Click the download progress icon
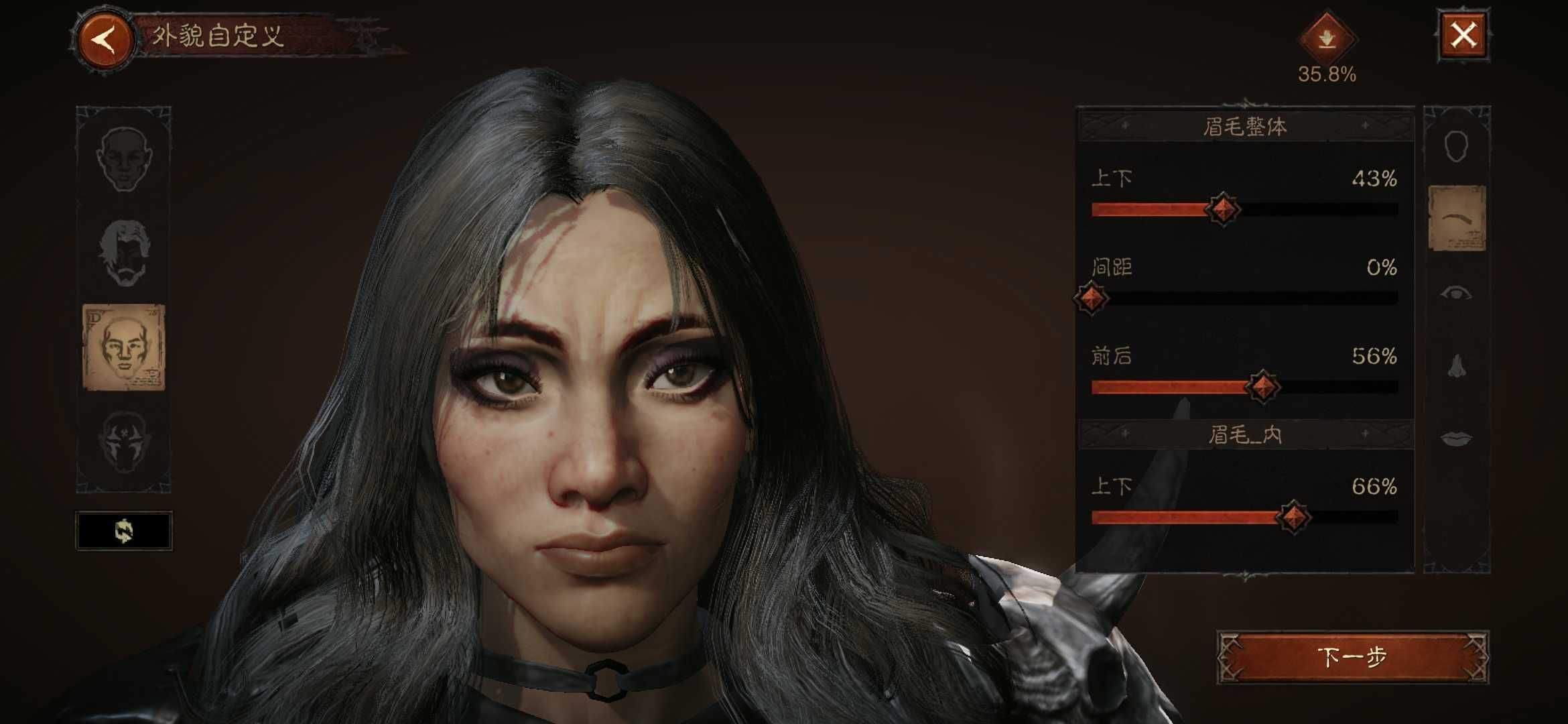The height and width of the screenshot is (724, 1568). 1327,39
